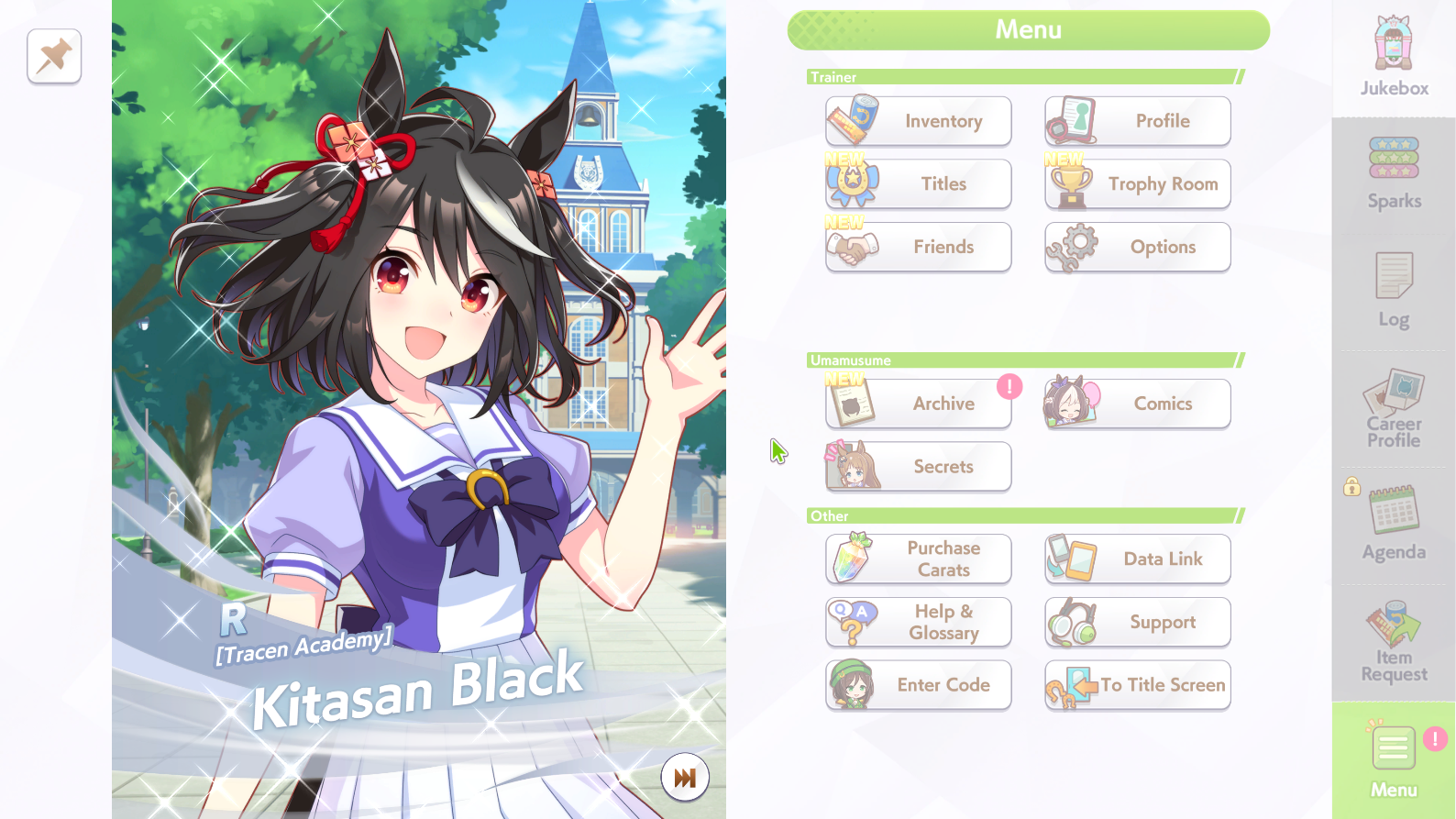Select the Menu tab in sidebar
Screen dimensions: 1456x819
[1394, 761]
